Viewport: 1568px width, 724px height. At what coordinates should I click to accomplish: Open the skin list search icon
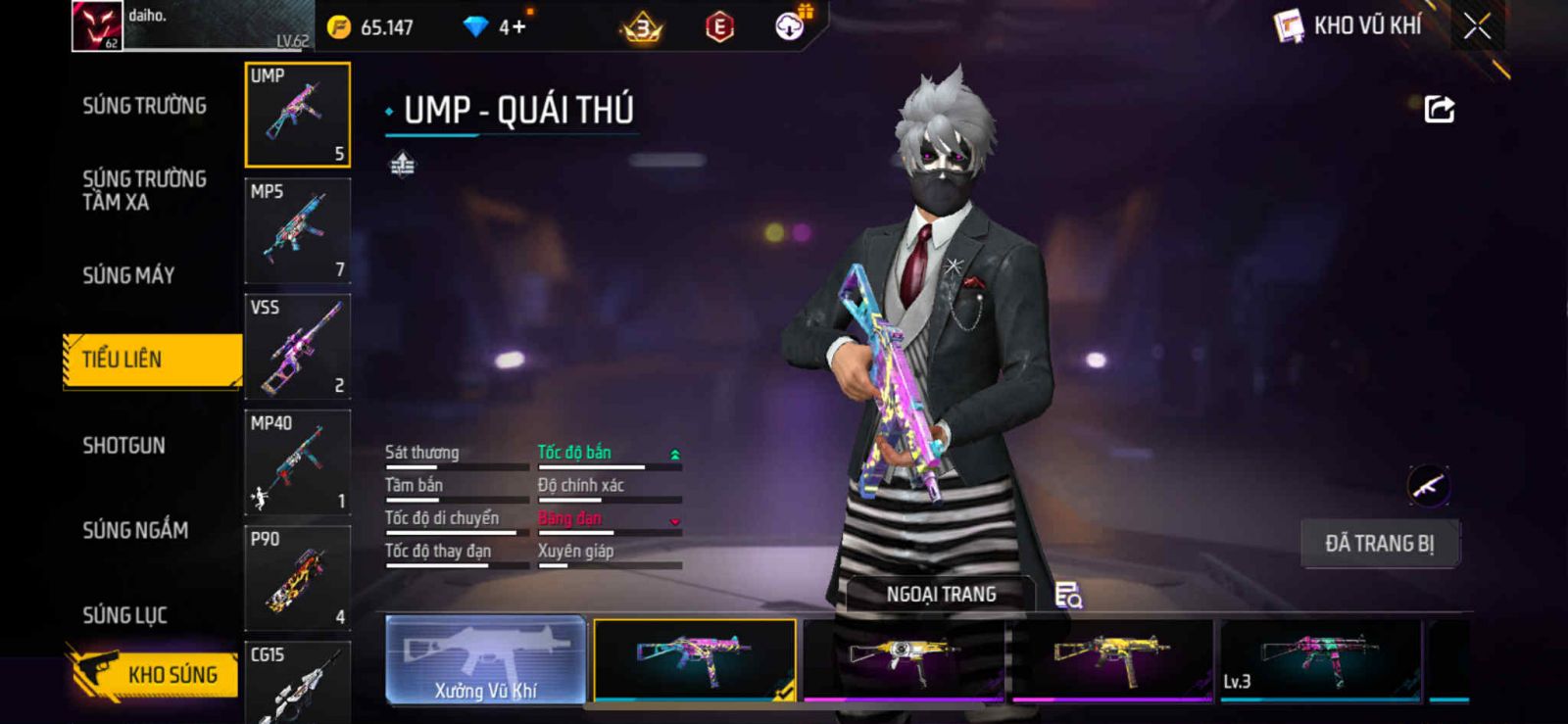tap(1067, 595)
